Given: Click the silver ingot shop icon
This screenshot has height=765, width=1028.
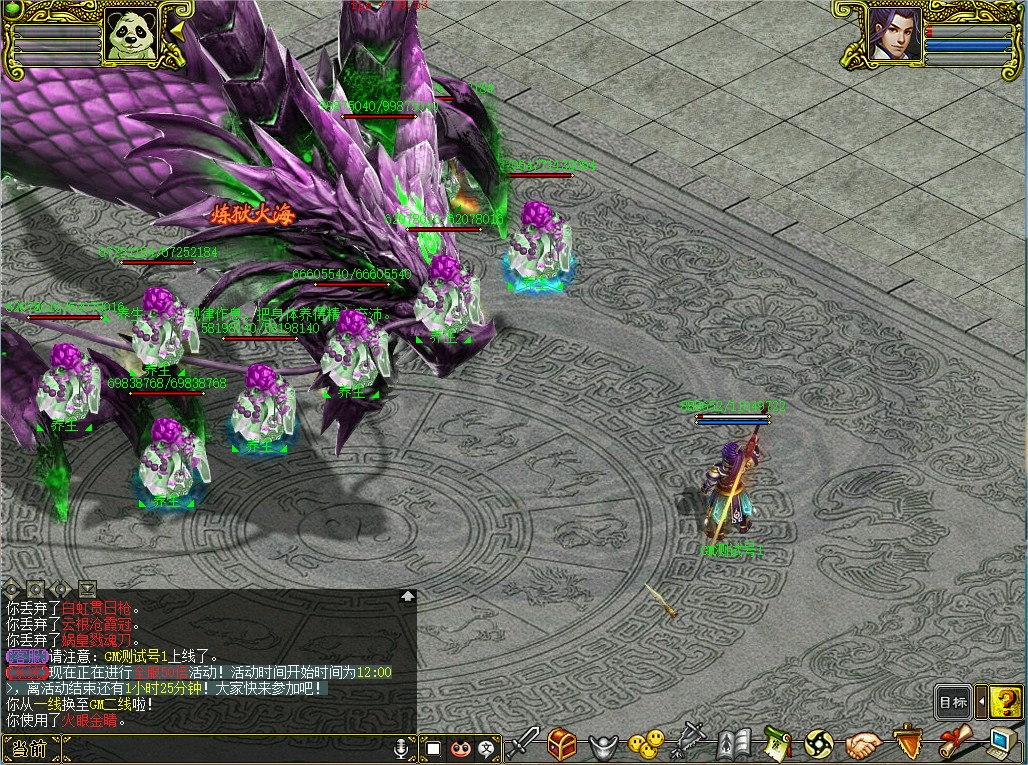Looking at the screenshot, I should pos(607,745).
